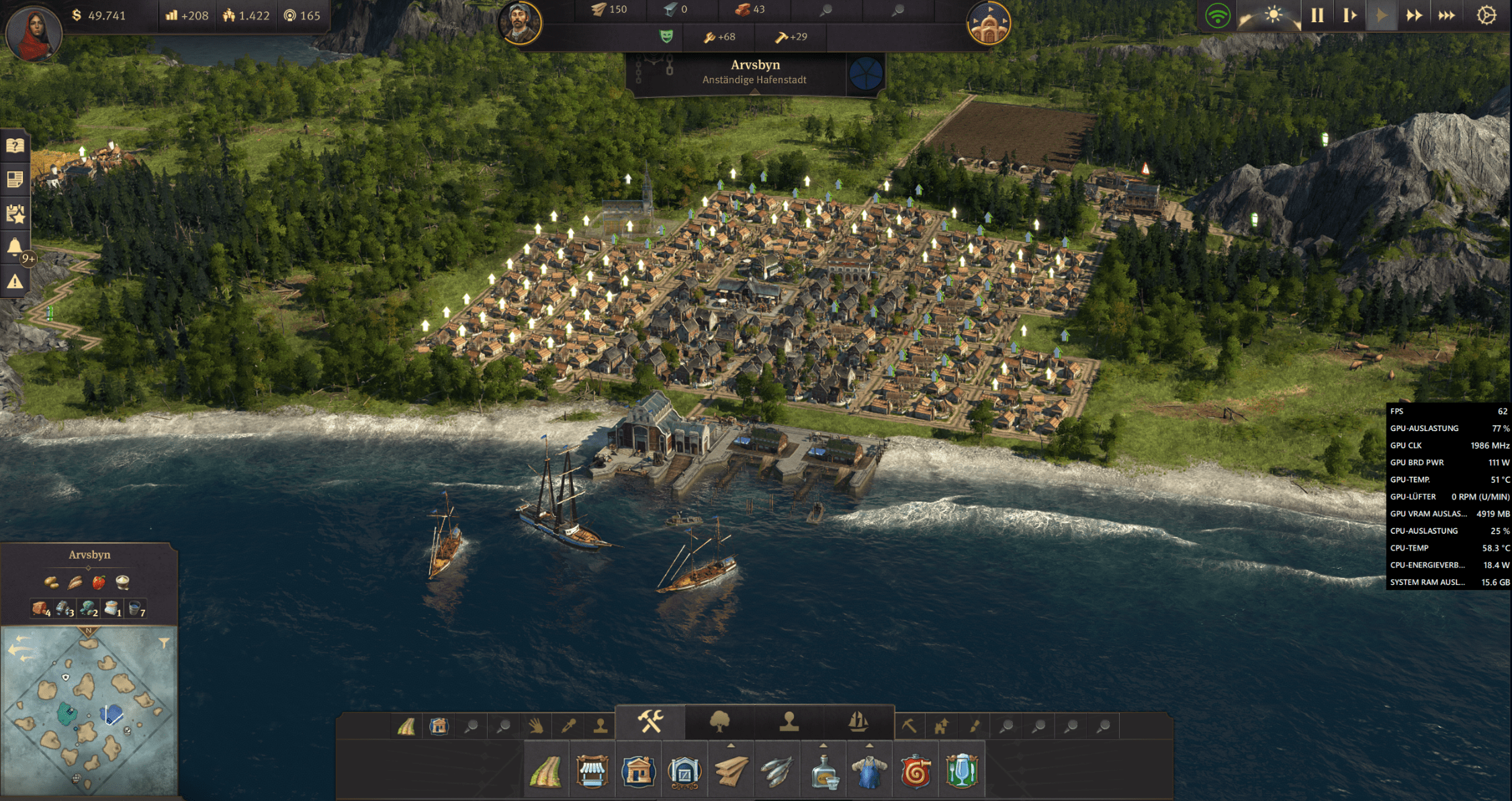Open the ship category tab

pyautogui.click(x=858, y=722)
